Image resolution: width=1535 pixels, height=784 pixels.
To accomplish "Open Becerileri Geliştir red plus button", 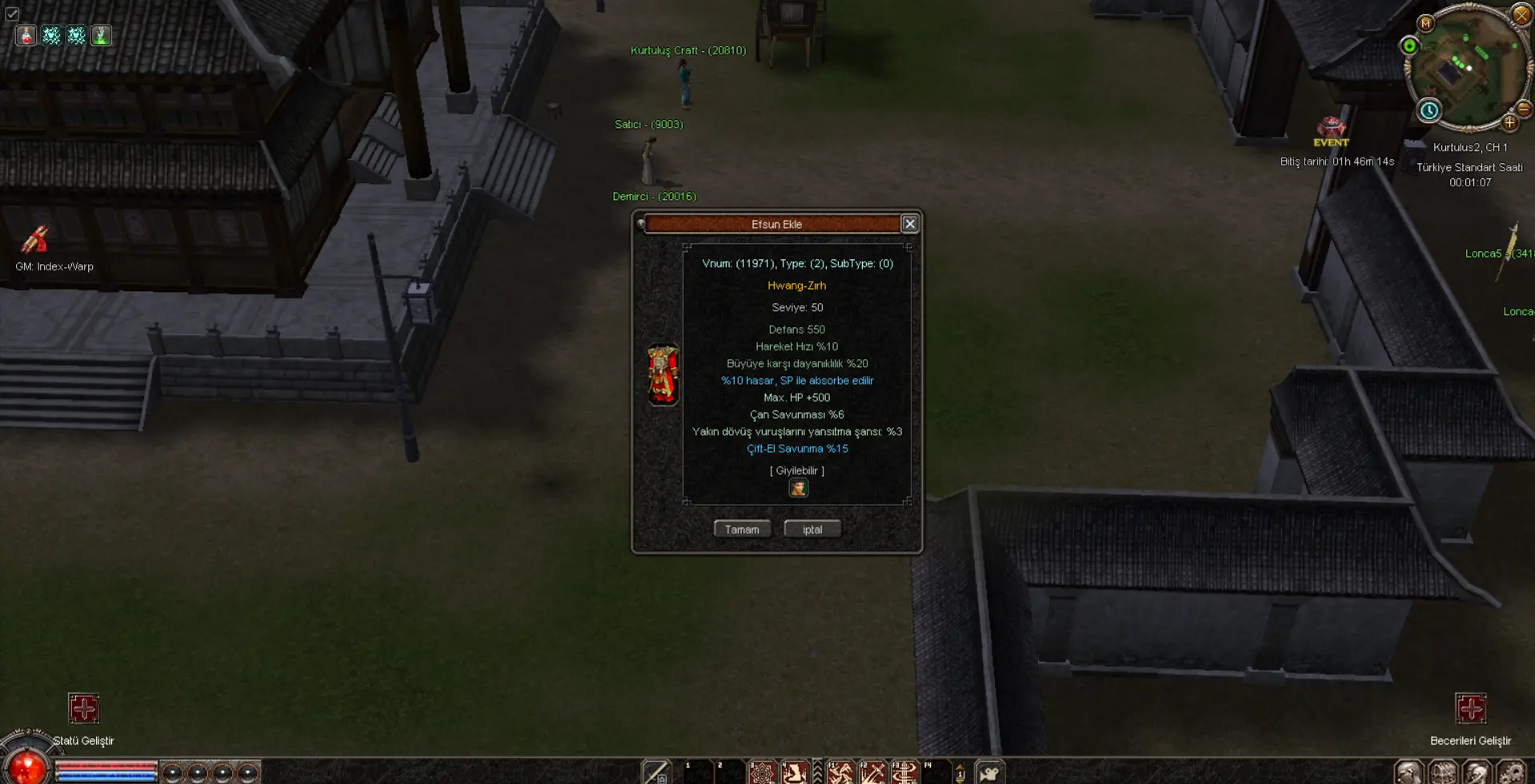I will tap(1470, 708).
